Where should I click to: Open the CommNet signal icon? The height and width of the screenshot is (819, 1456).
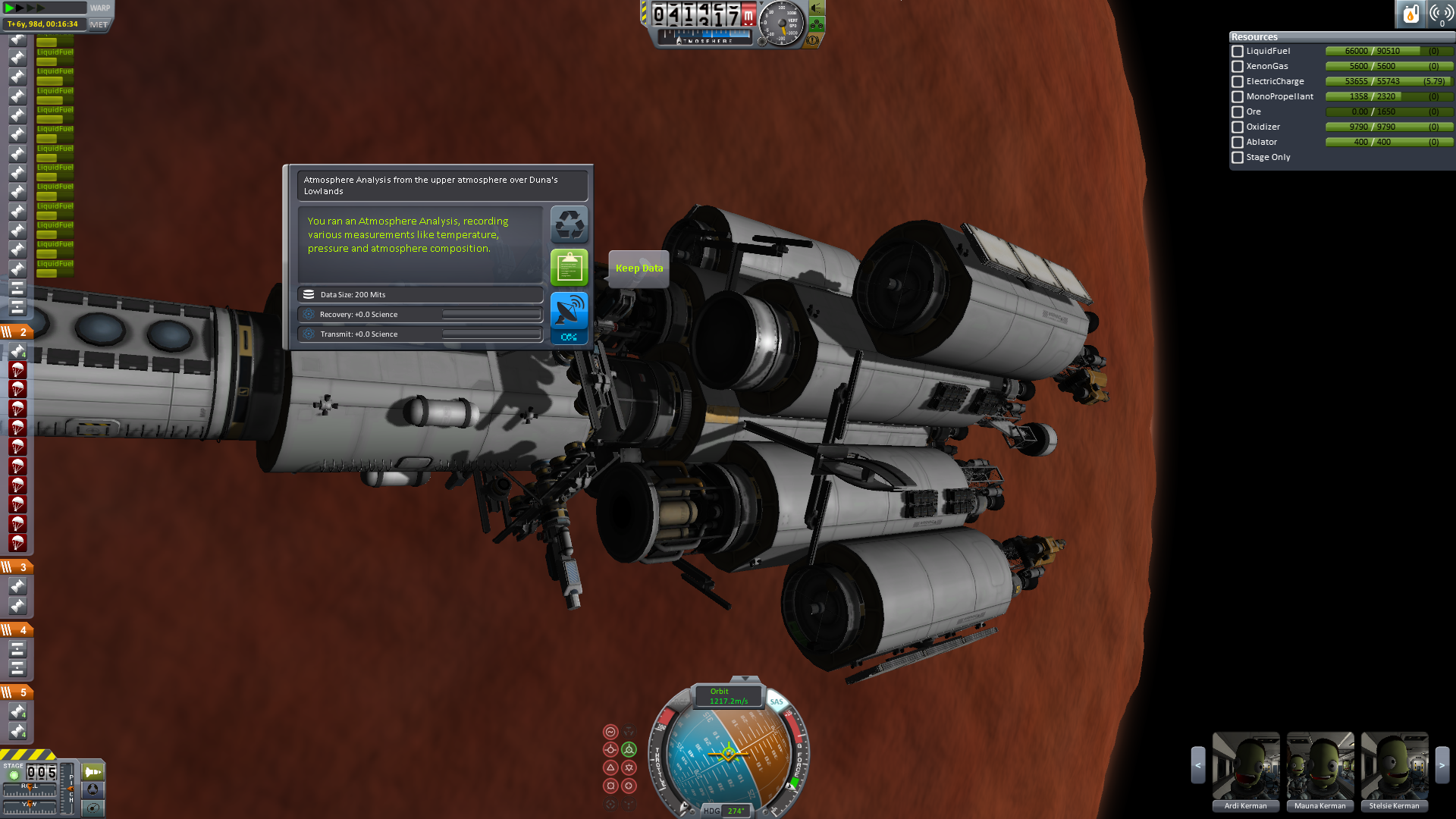point(1441,14)
